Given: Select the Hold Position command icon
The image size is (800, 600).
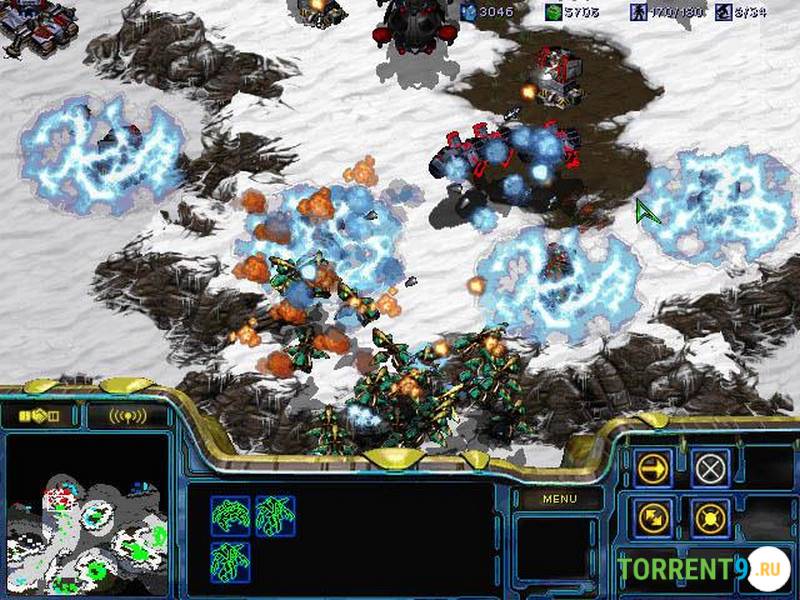Looking at the screenshot, I should 710,517.
